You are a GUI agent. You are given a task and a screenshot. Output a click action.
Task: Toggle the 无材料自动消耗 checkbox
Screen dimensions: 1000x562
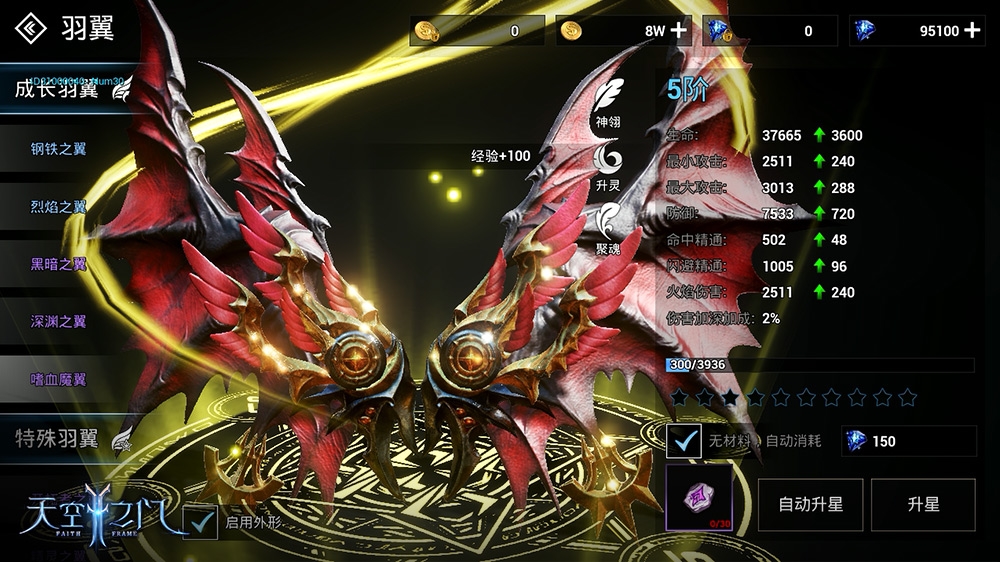(684, 440)
